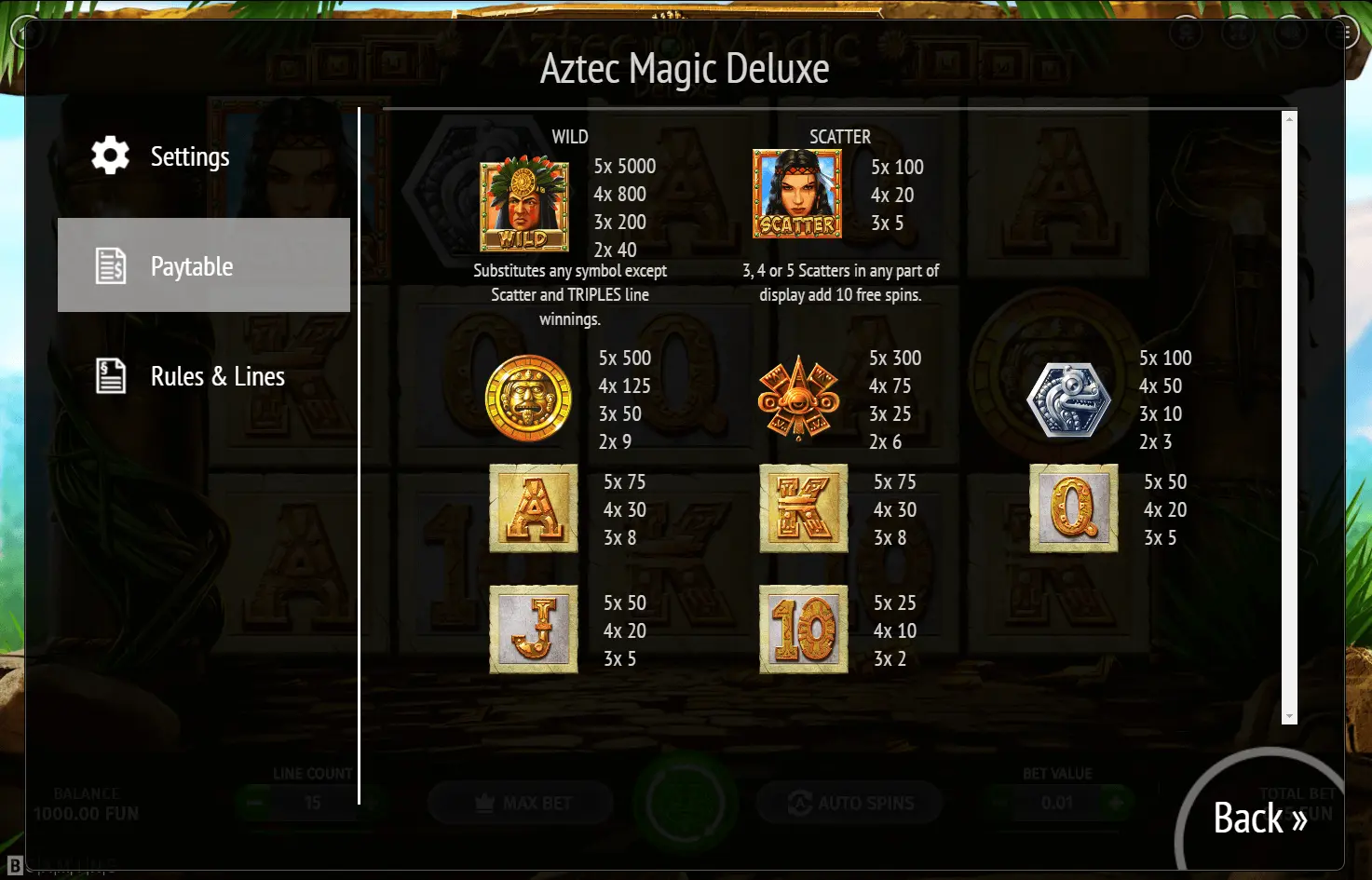Switch to Rules & Lines
The image size is (1372, 880).
coord(216,376)
